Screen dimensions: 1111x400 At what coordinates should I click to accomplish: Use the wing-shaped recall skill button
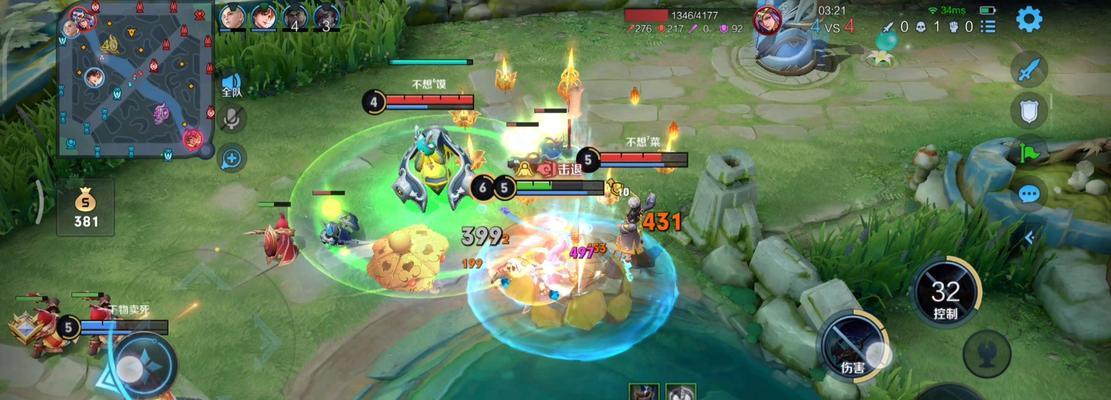986,353
